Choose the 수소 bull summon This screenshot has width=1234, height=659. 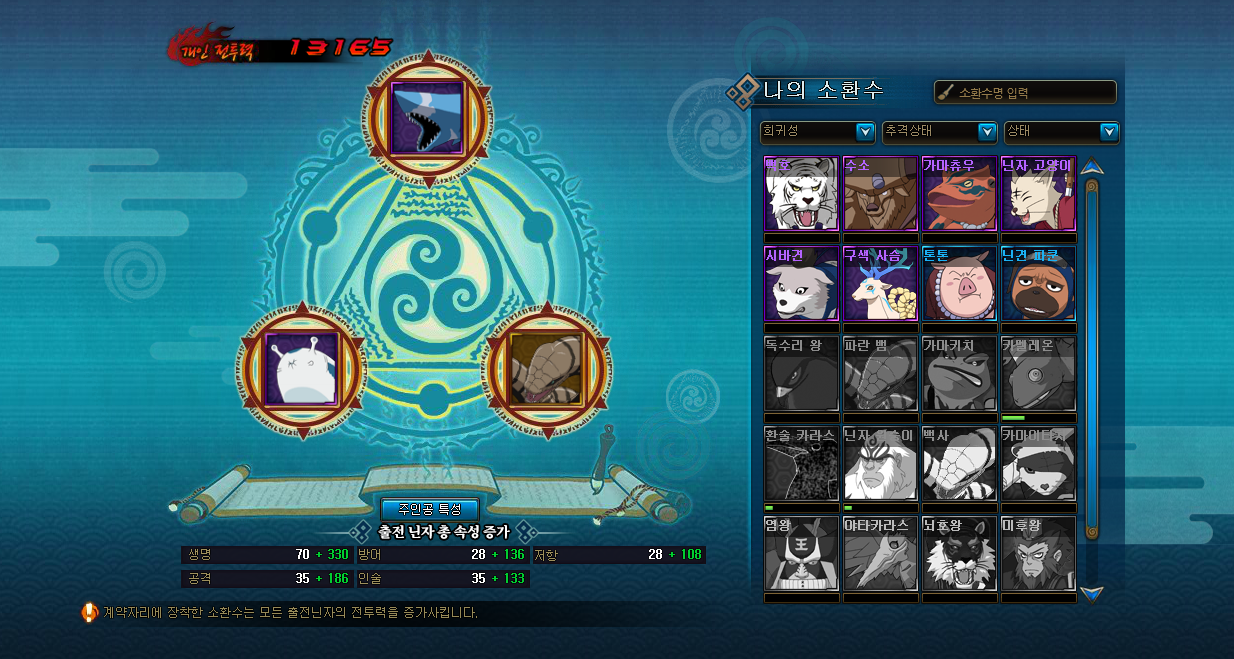pos(880,194)
